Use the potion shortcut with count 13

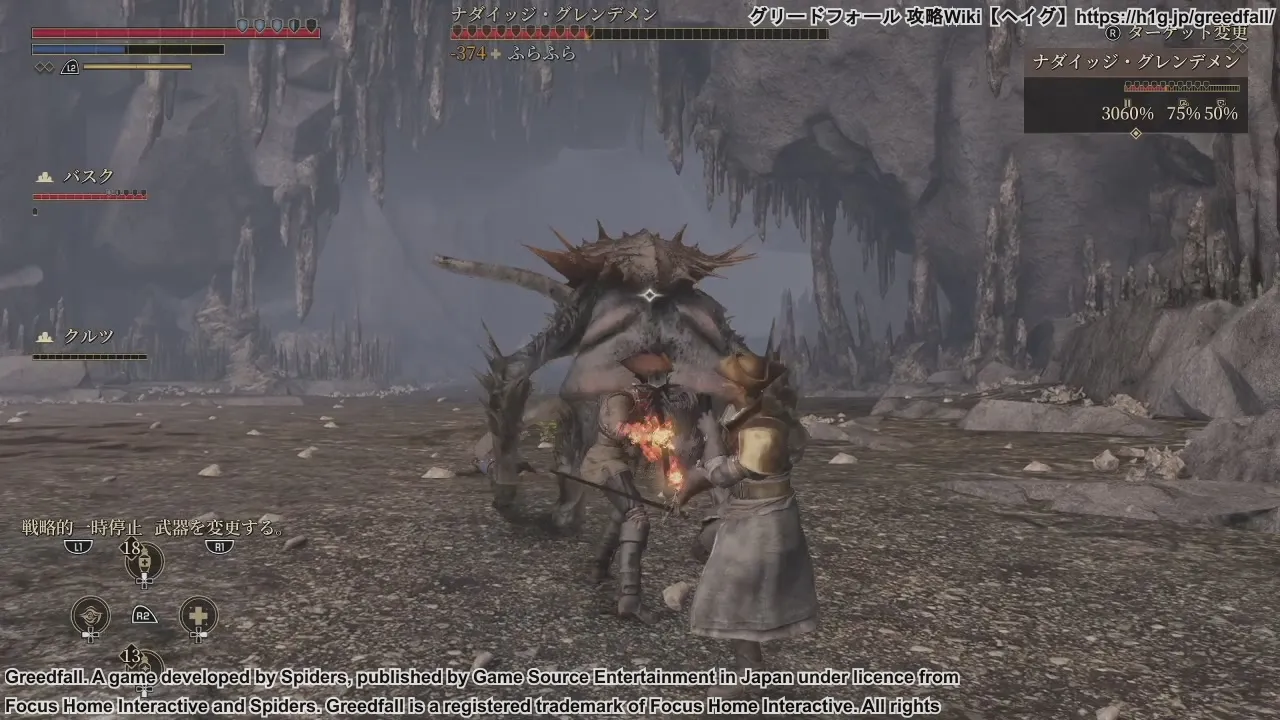[145, 666]
